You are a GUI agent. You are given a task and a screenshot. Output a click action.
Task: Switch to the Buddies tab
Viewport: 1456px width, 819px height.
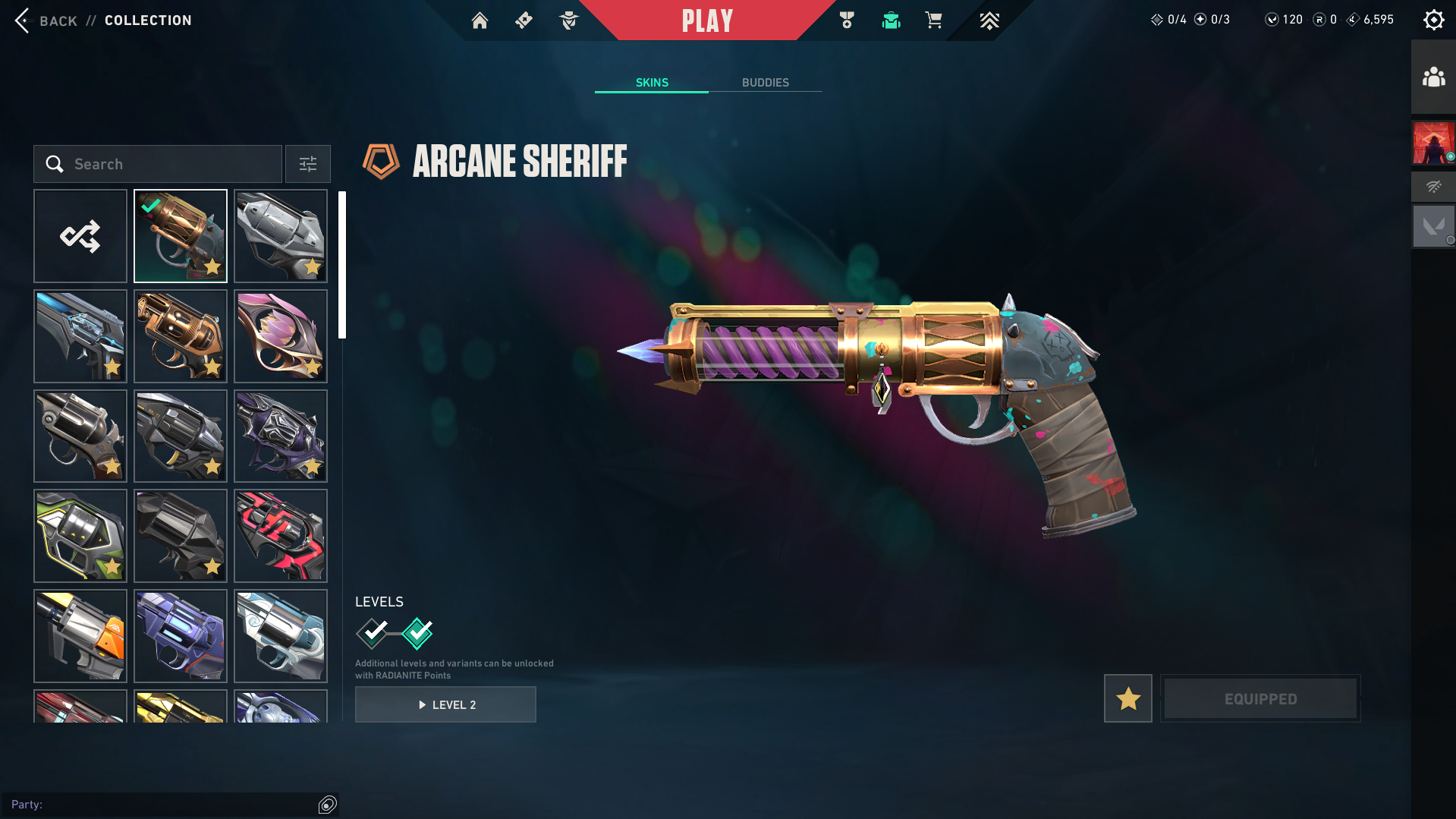pyautogui.click(x=765, y=82)
